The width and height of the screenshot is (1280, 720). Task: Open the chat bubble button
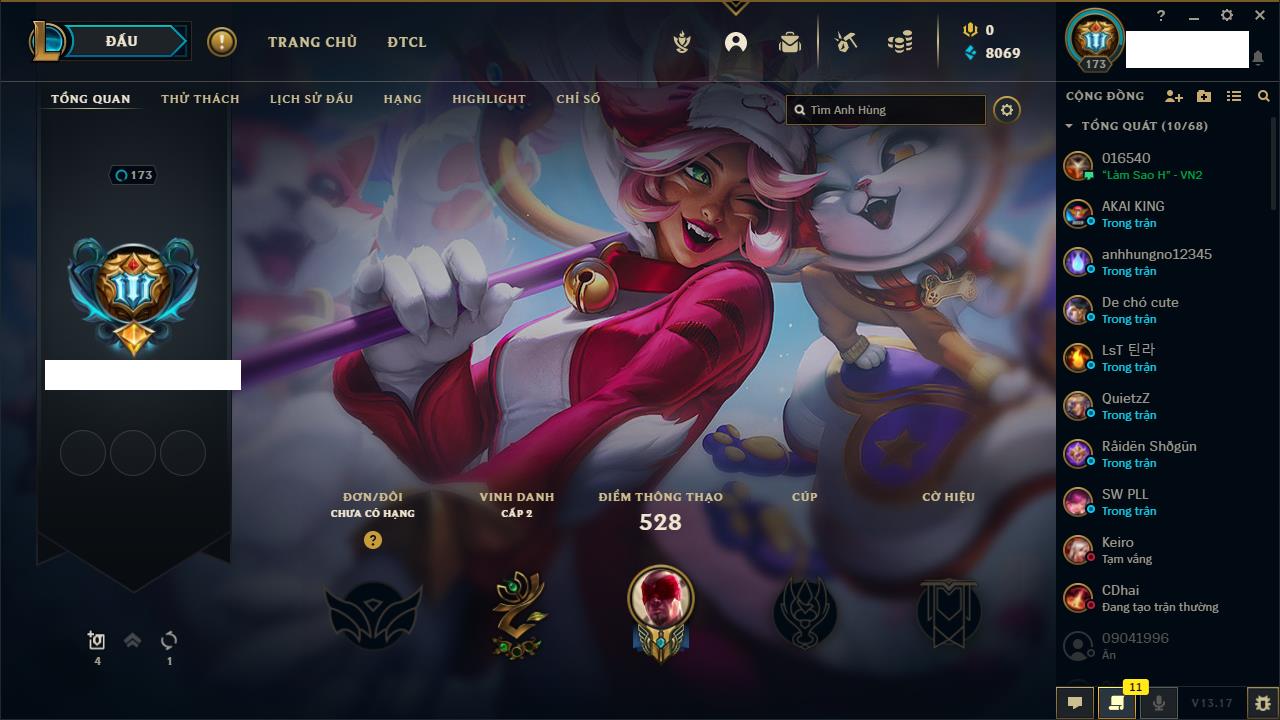point(1075,703)
